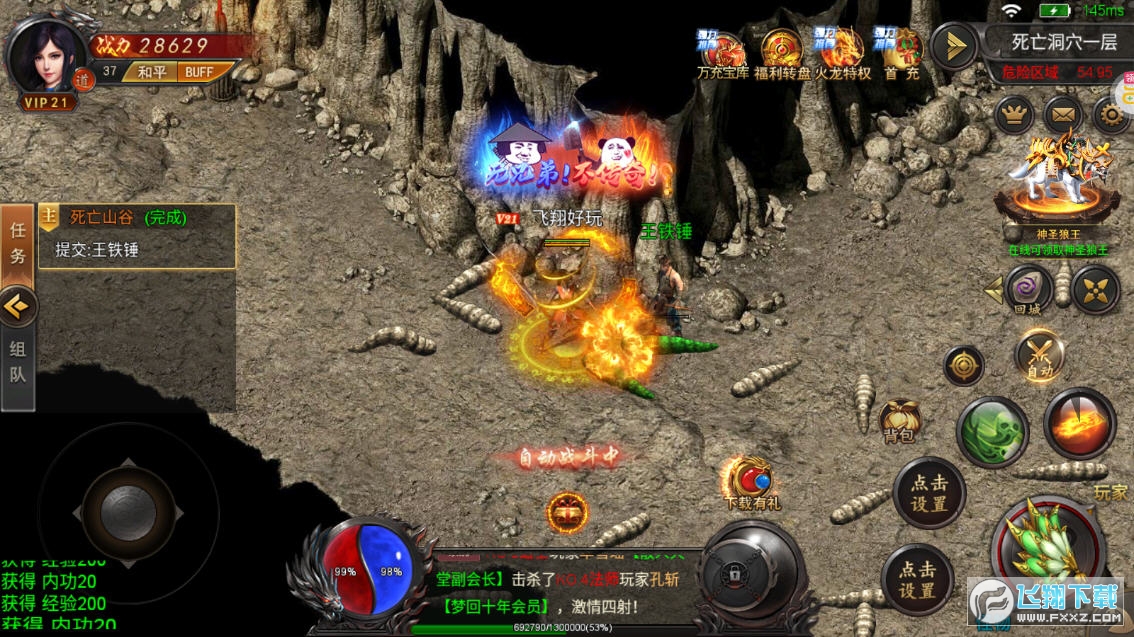Activate the fire slash skill
Screen dimensions: 1134x637
[1080, 423]
